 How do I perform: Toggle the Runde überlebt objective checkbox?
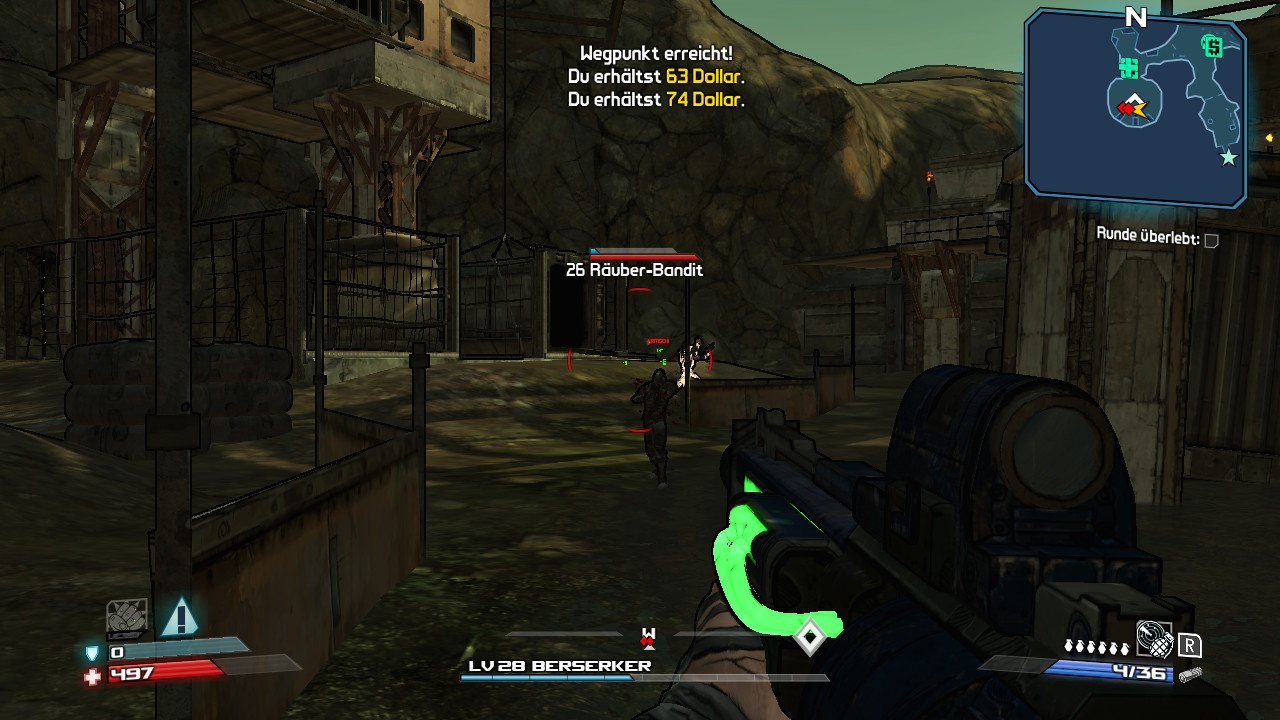1211,240
